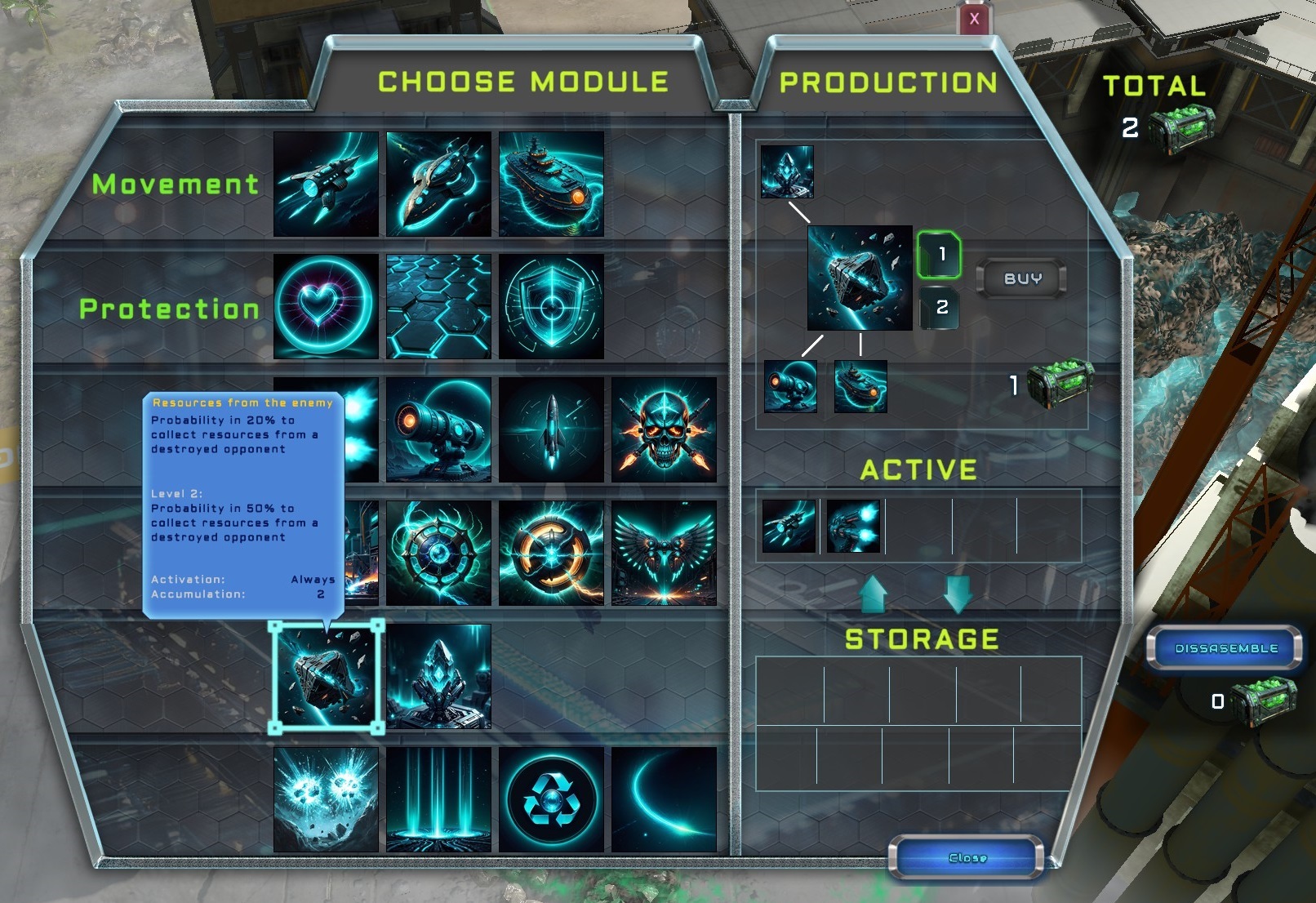Select the targeting shield Protection module

pos(551,309)
